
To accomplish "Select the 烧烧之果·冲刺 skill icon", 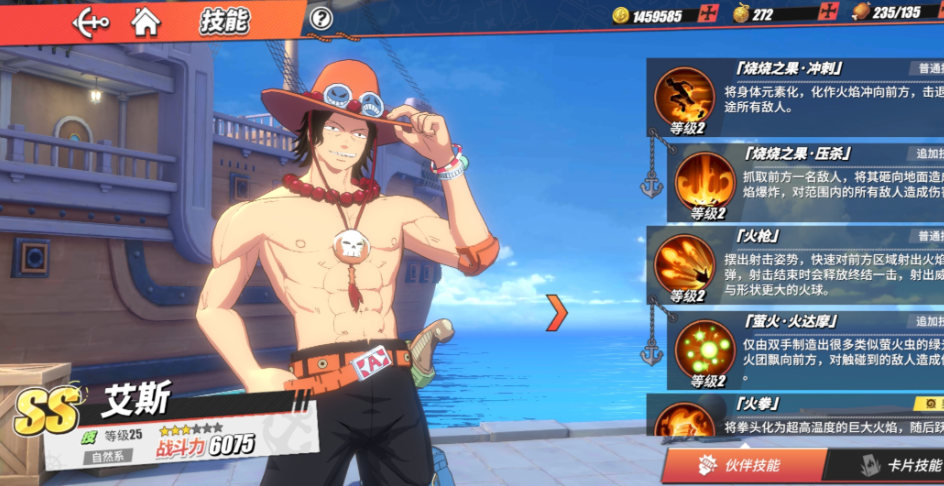I will click(x=684, y=96).
